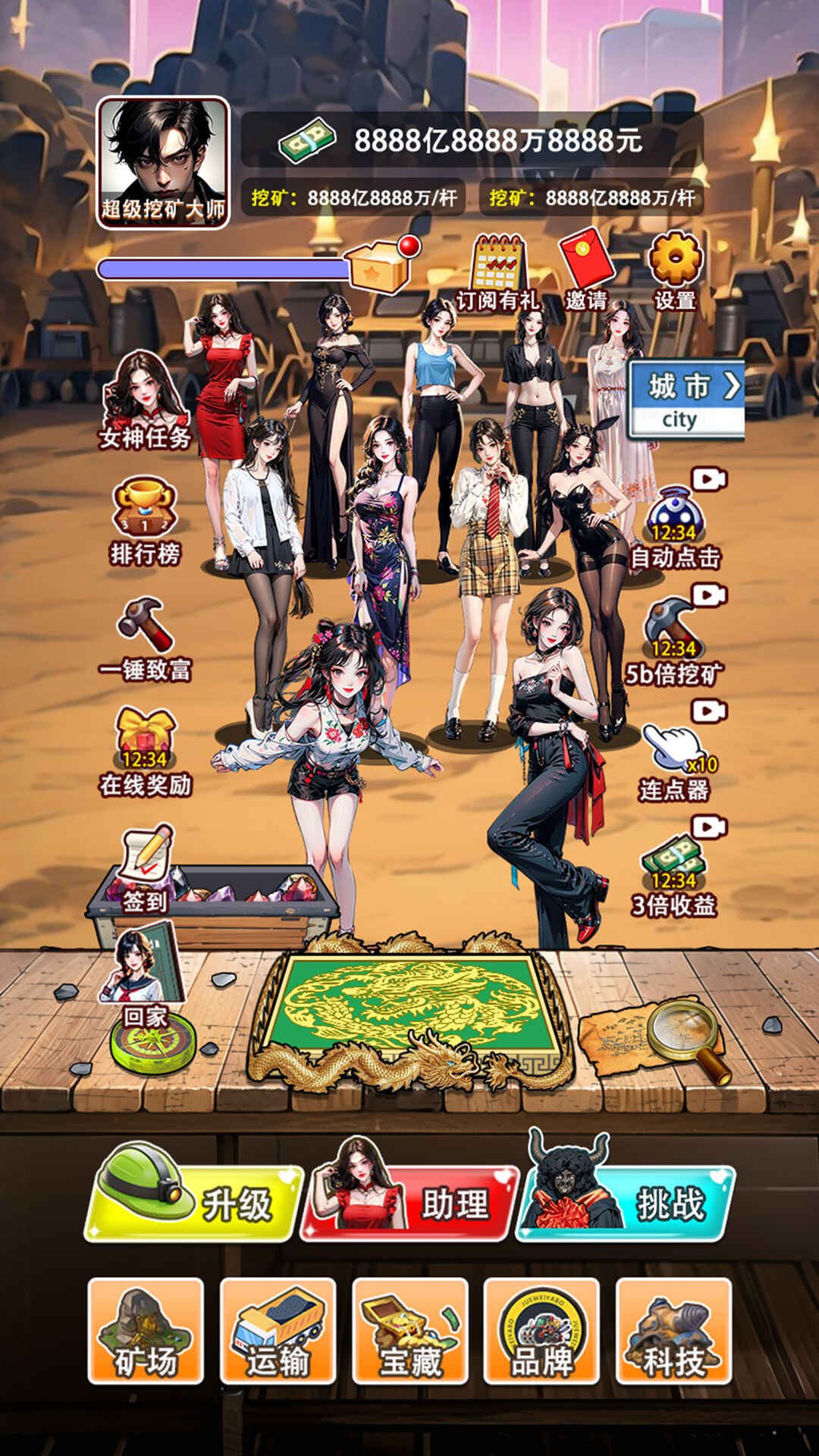The image size is (819, 1456).
Task: Activate the 3倍收益 cash boost
Action: (673, 874)
